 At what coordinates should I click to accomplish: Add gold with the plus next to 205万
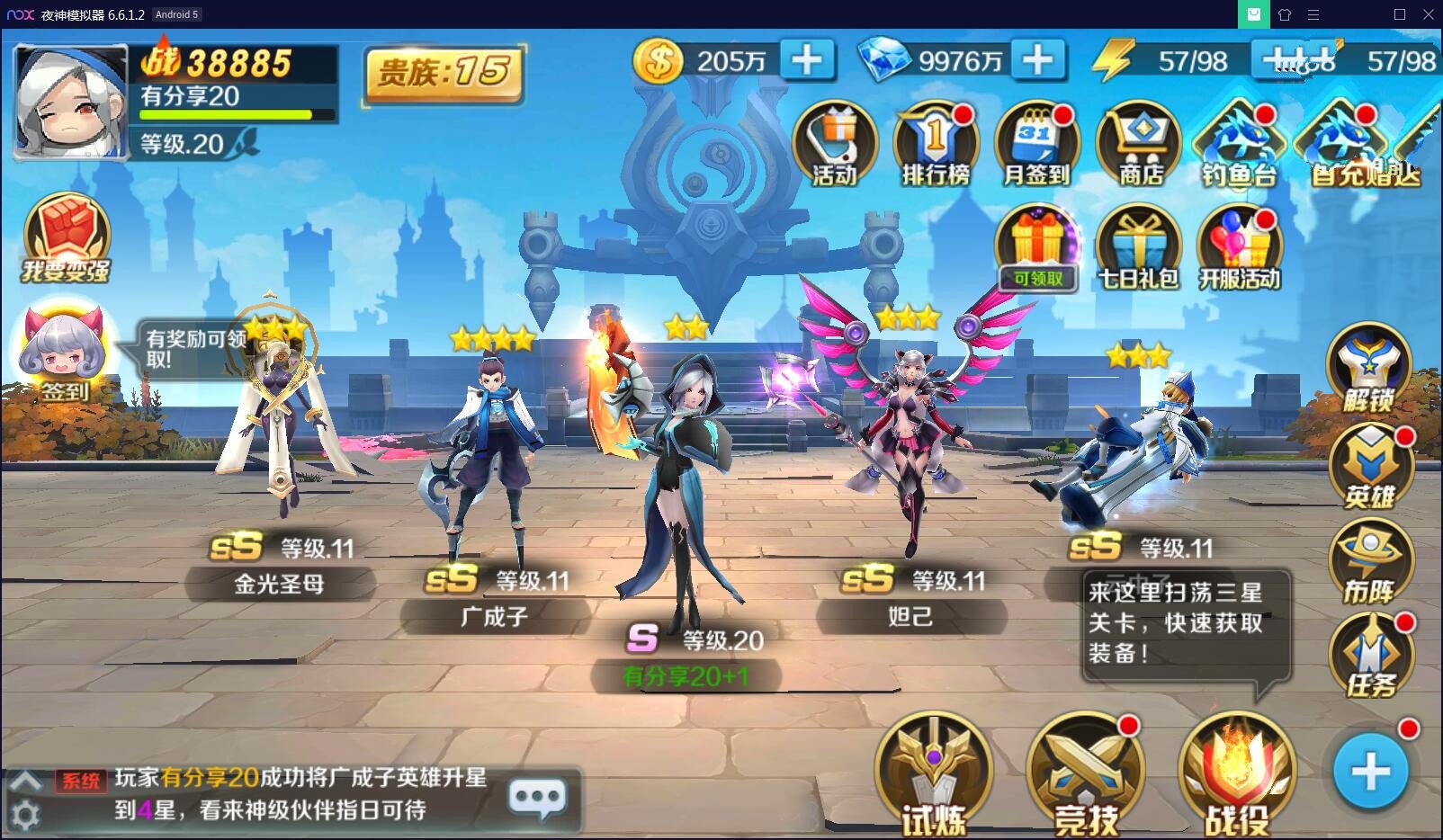pos(805,59)
